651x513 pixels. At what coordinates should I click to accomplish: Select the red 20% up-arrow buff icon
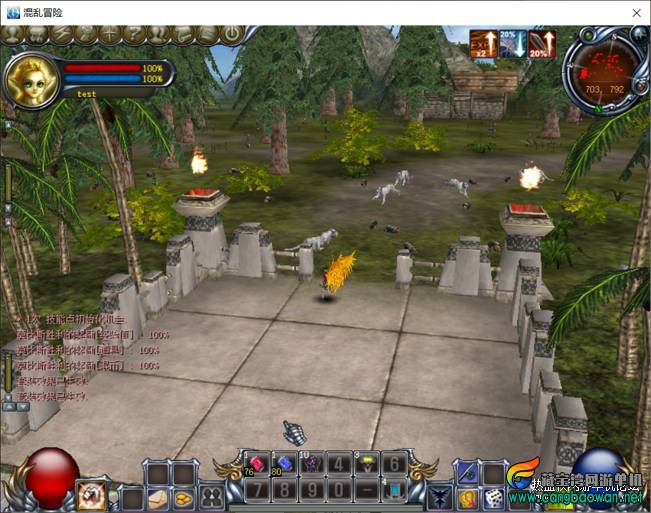coord(540,43)
